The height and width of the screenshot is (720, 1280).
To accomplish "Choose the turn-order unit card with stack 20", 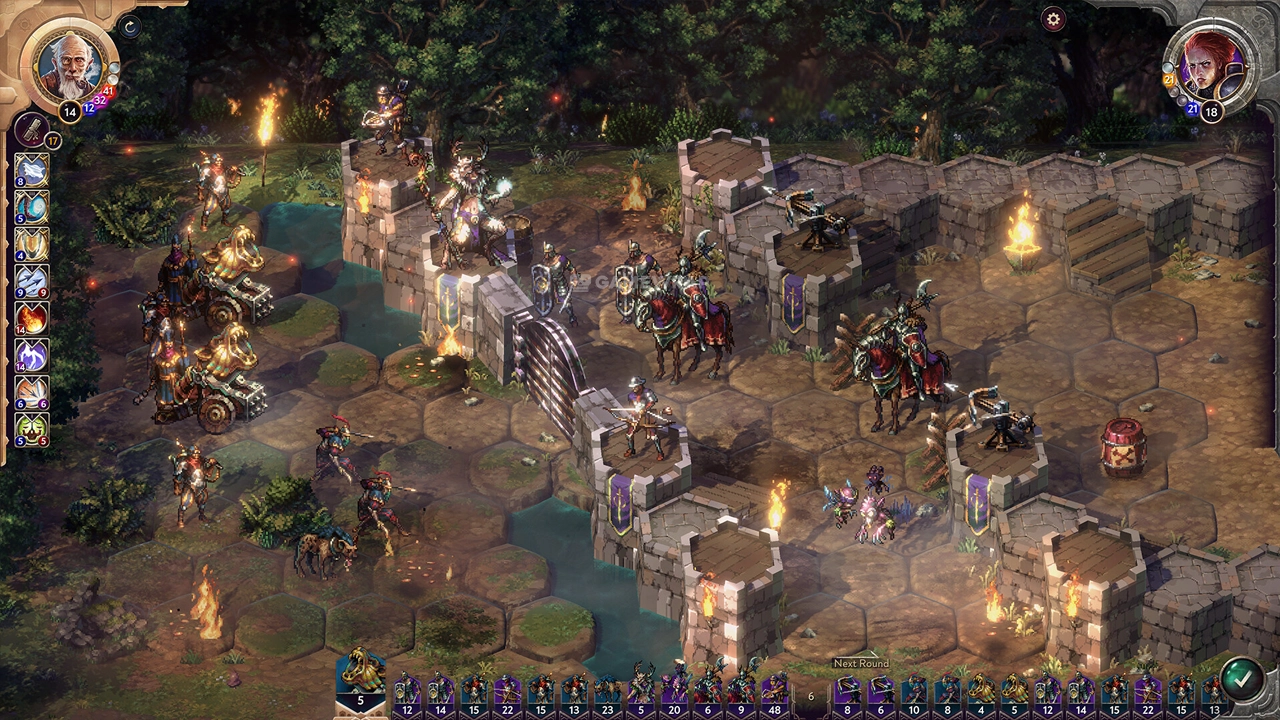I will point(674,690).
